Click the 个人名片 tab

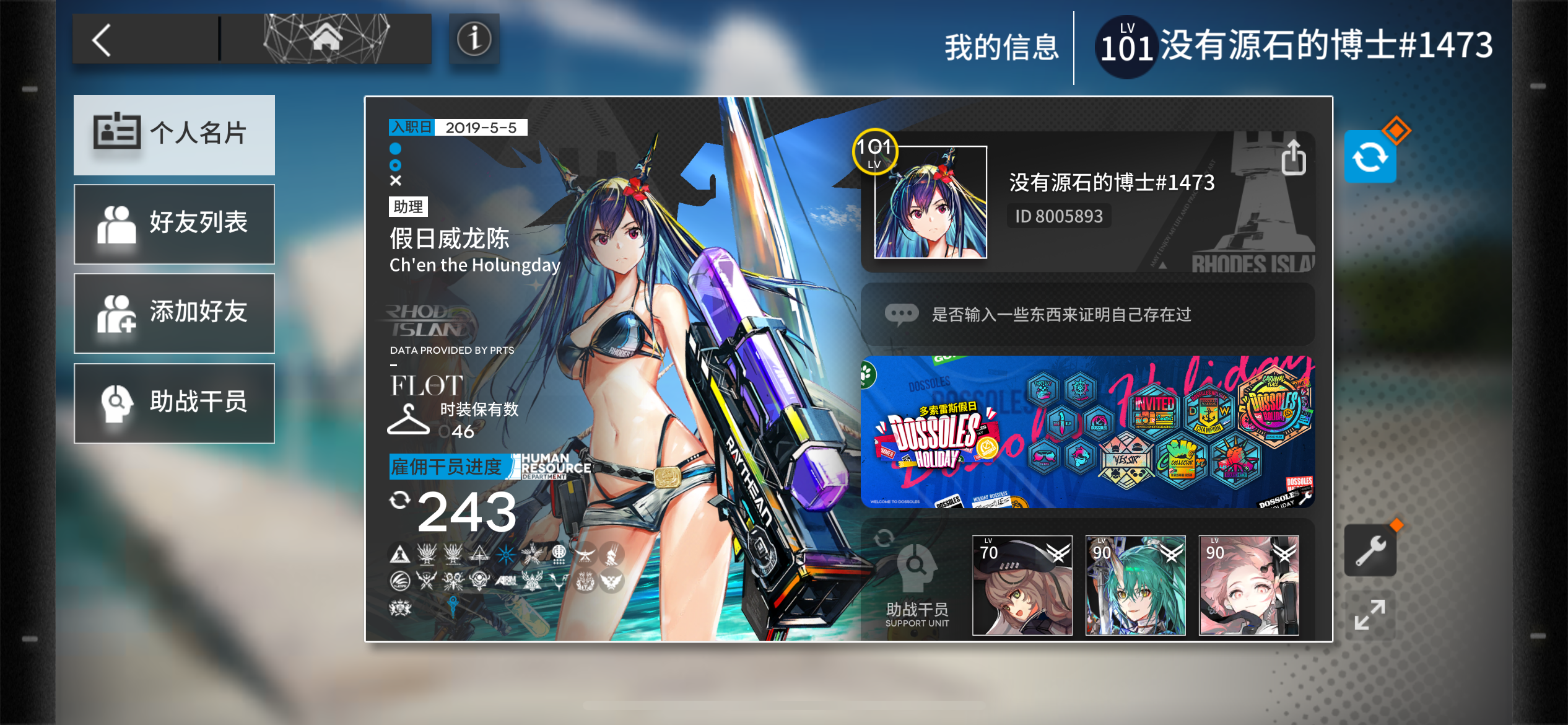(174, 135)
